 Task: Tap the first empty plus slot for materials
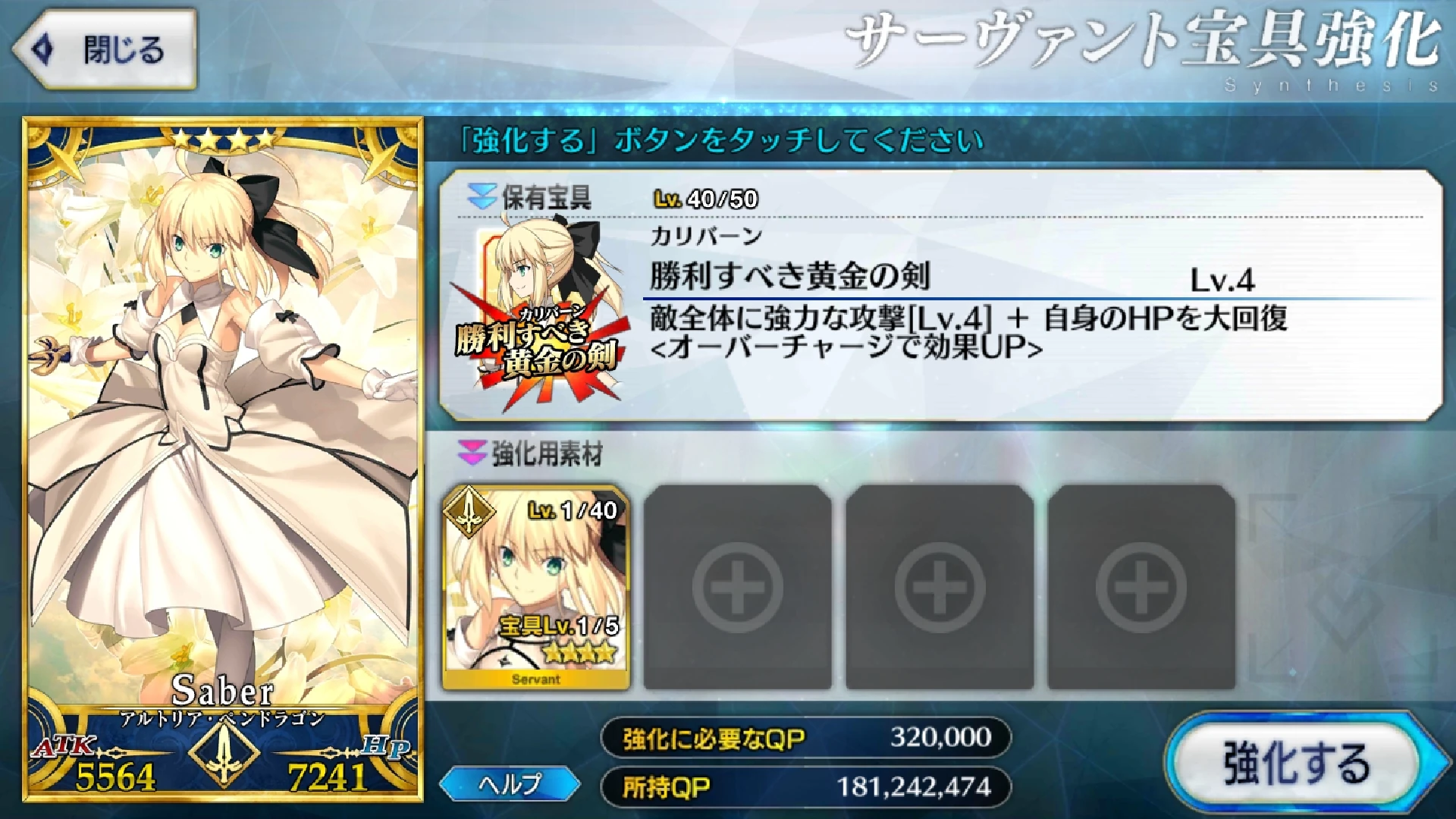coord(736,588)
